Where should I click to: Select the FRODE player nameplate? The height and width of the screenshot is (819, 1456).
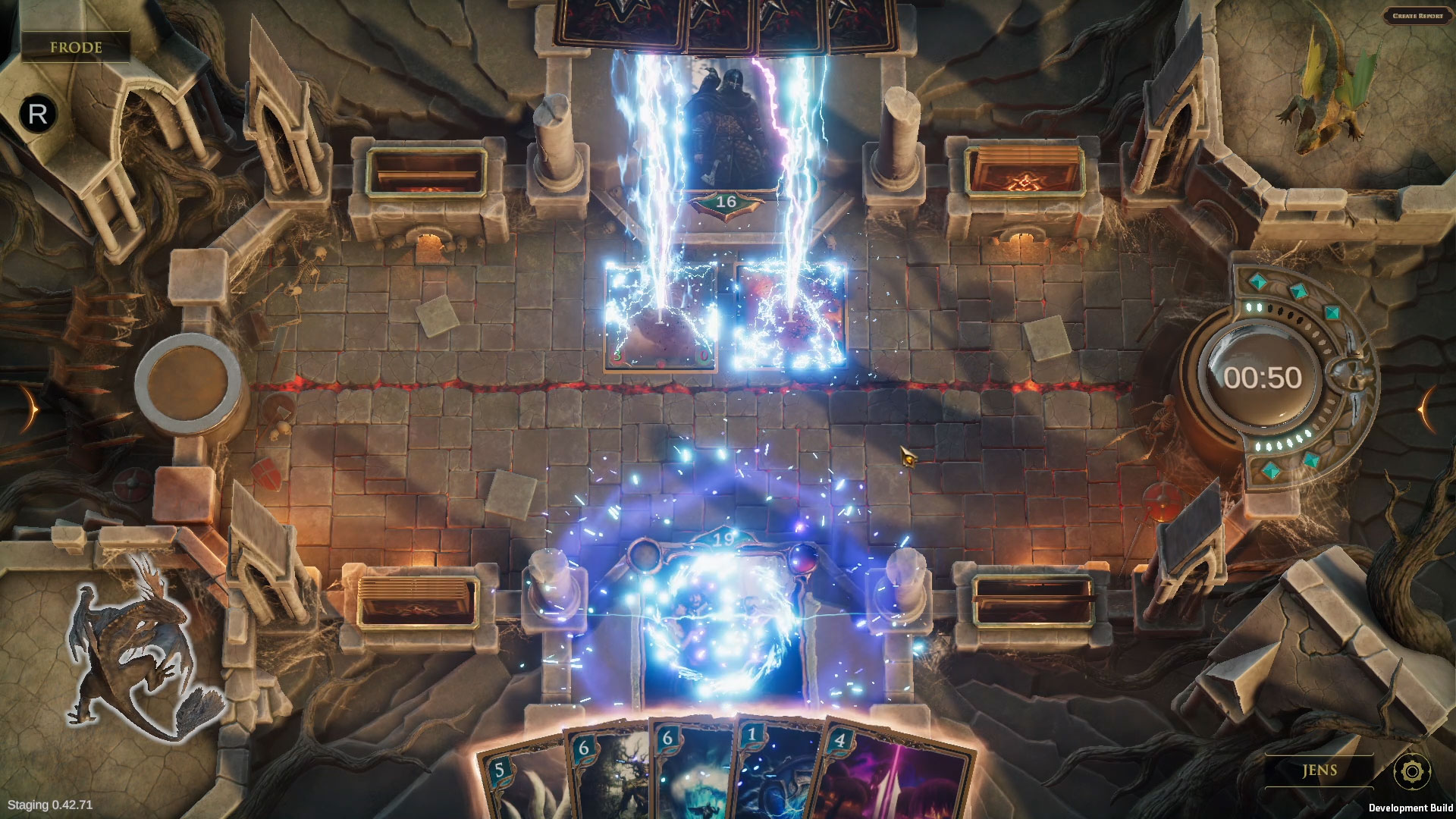click(76, 48)
